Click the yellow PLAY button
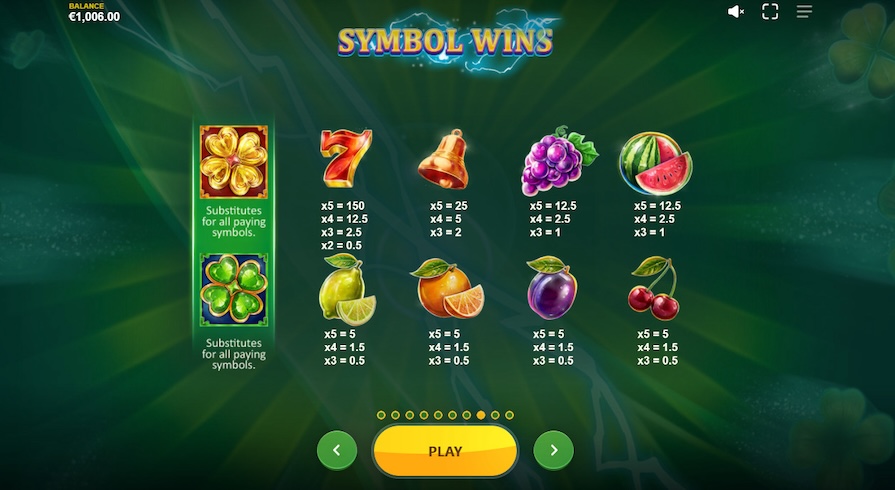Image resolution: width=895 pixels, height=490 pixels. click(x=445, y=451)
